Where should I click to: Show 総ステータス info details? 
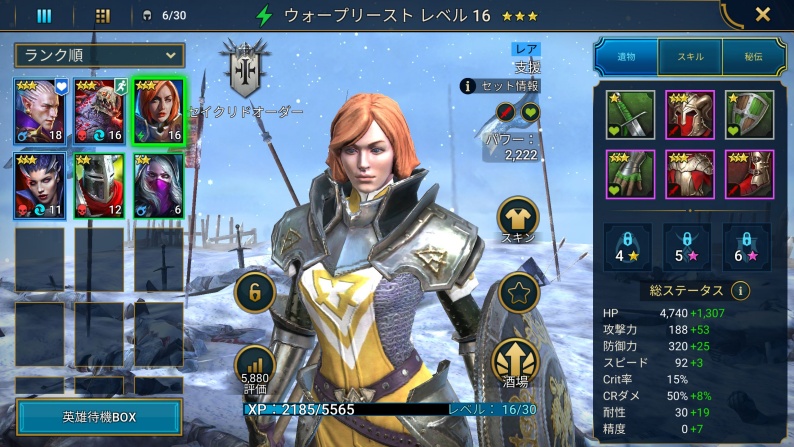pos(740,291)
